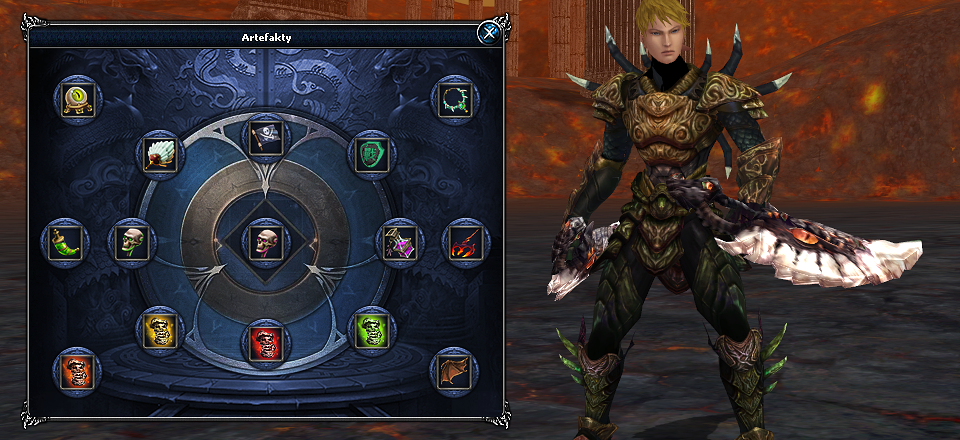Select the red flaming claw artifact
This screenshot has height=440, width=960.
pos(464,241)
